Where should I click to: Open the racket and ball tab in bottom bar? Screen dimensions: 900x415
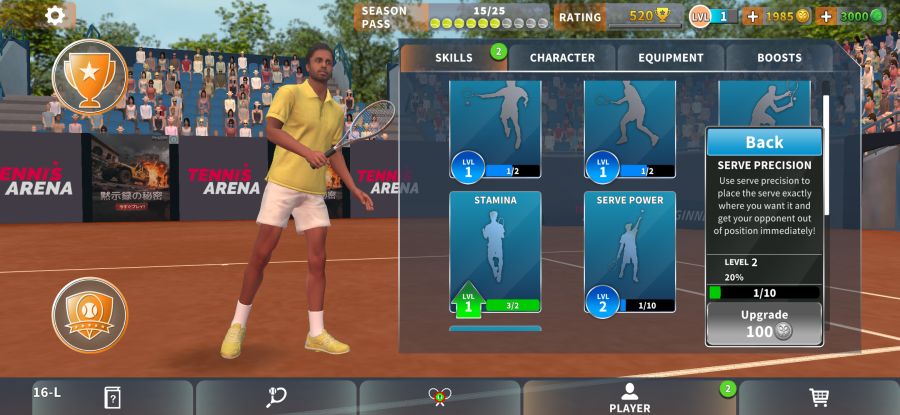tap(276, 398)
